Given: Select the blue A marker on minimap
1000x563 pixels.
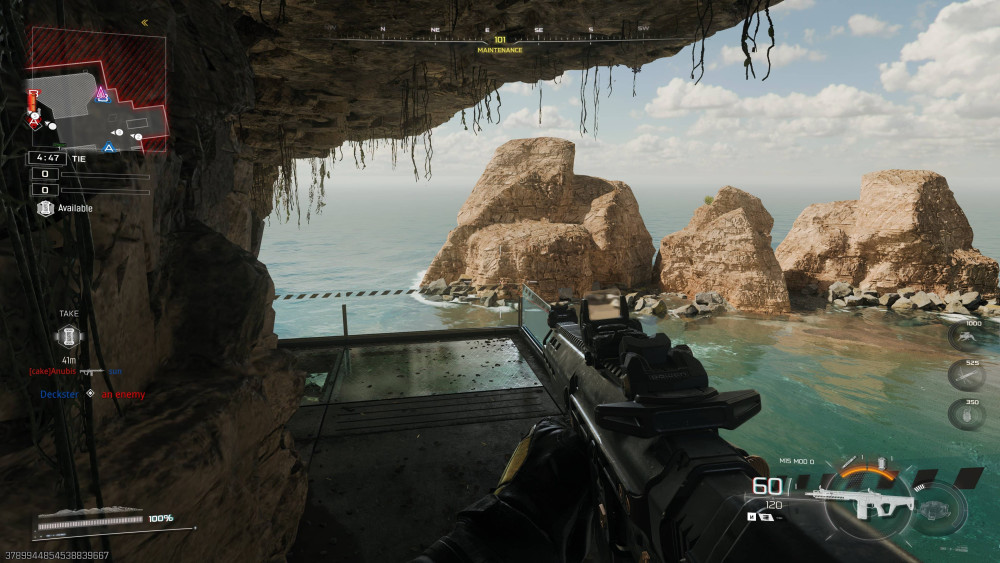Looking at the screenshot, I should [109, 148].
